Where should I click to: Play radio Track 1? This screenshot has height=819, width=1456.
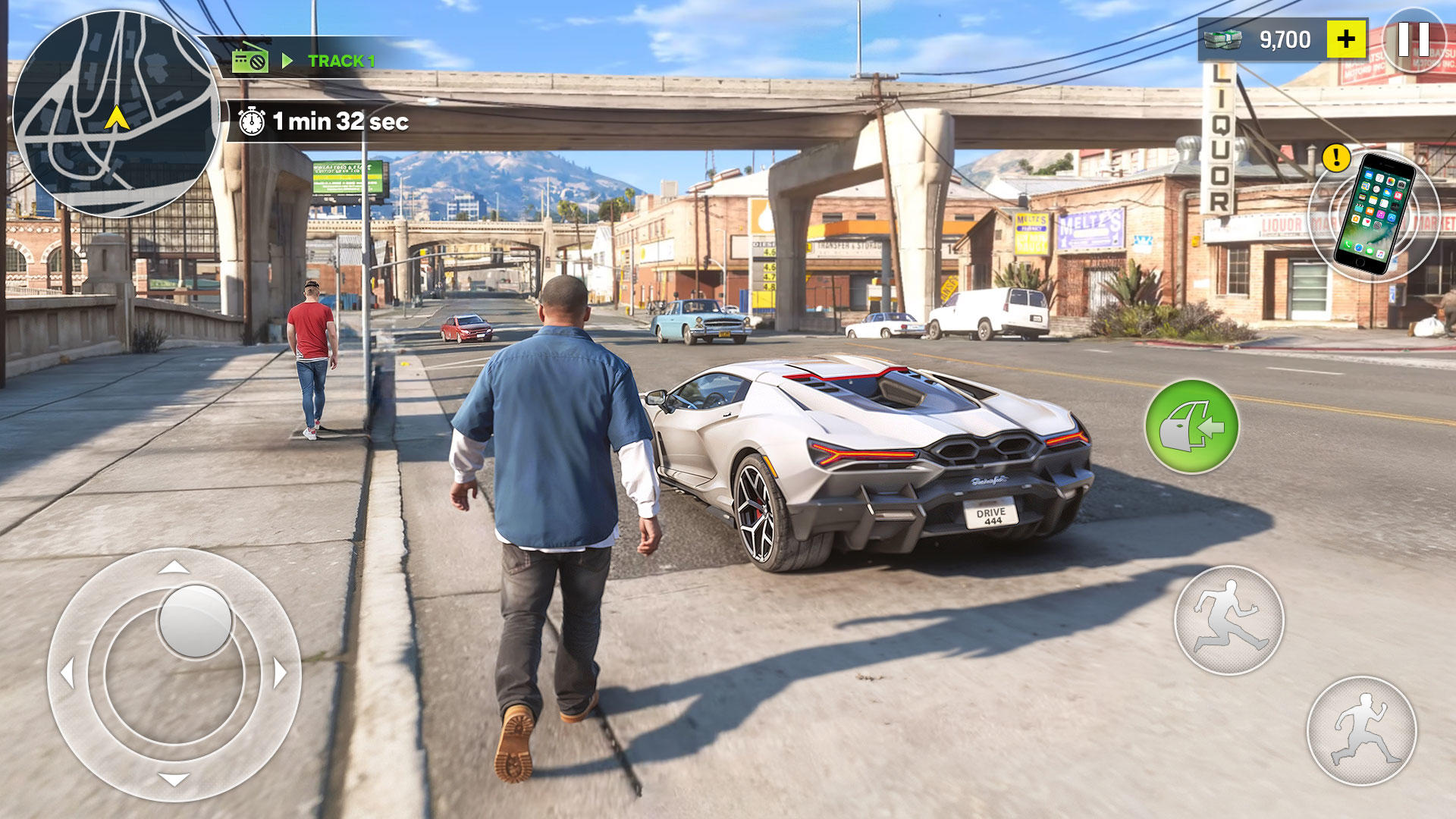340,61
